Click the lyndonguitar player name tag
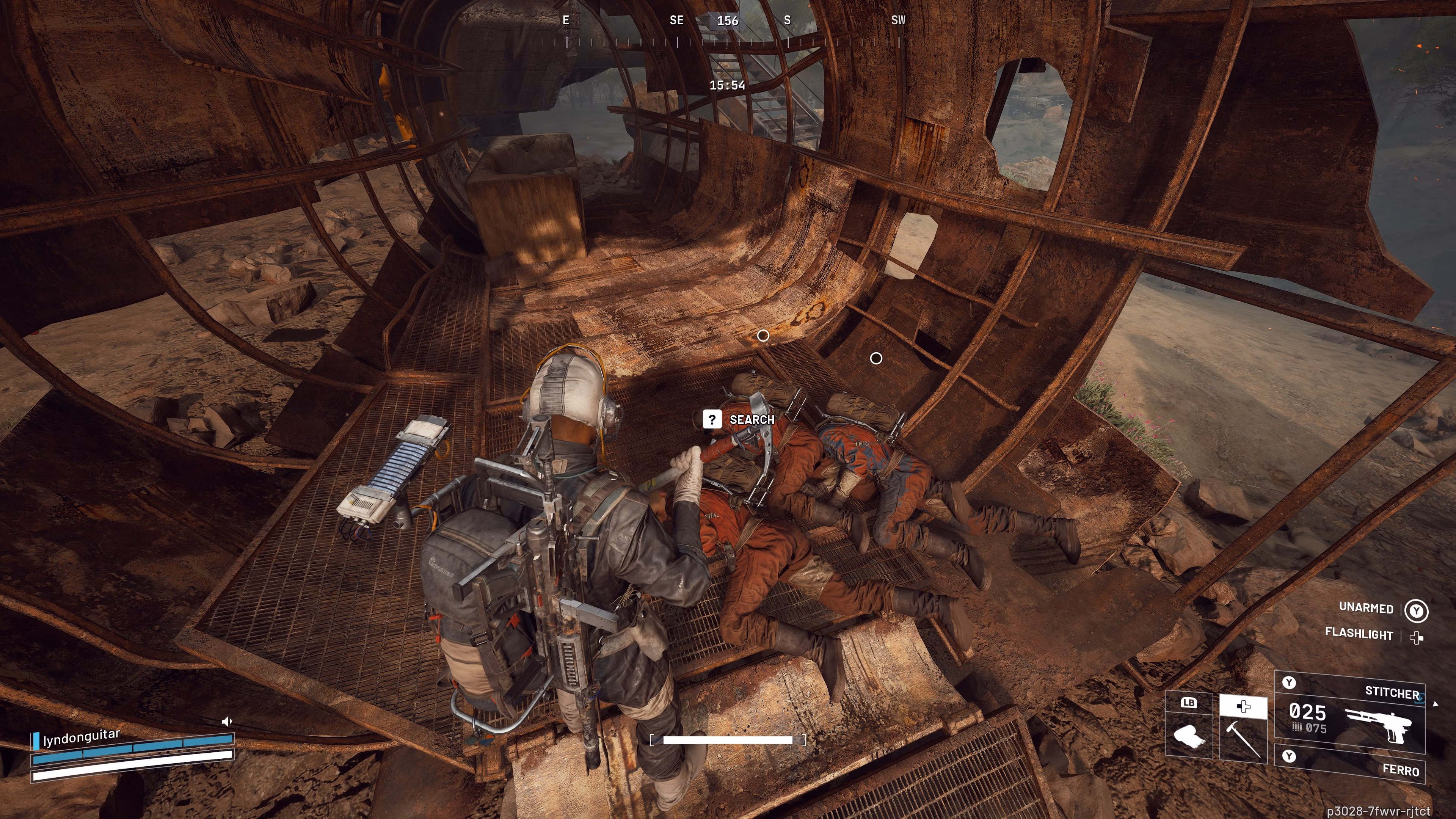 coord(82,737)
